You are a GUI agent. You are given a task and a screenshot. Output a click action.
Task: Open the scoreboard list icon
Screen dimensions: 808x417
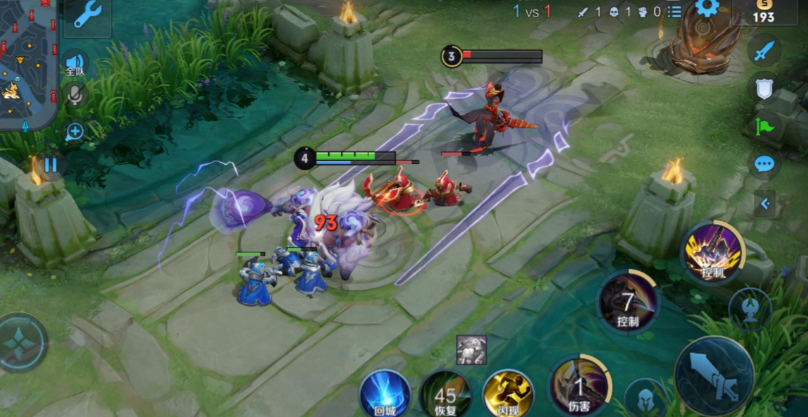click(x=675, y=11)
